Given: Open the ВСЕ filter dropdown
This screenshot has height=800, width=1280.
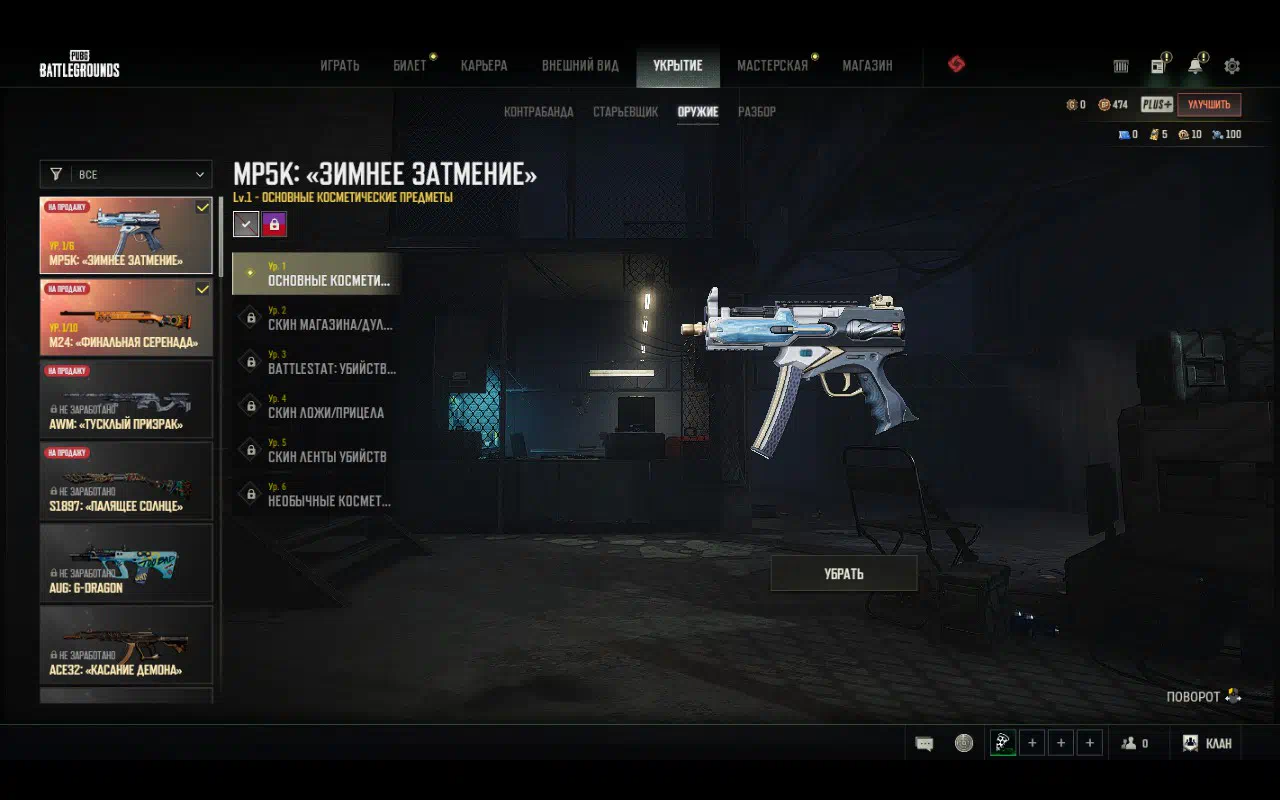Looking at the screenshot, I should point(126,174).
